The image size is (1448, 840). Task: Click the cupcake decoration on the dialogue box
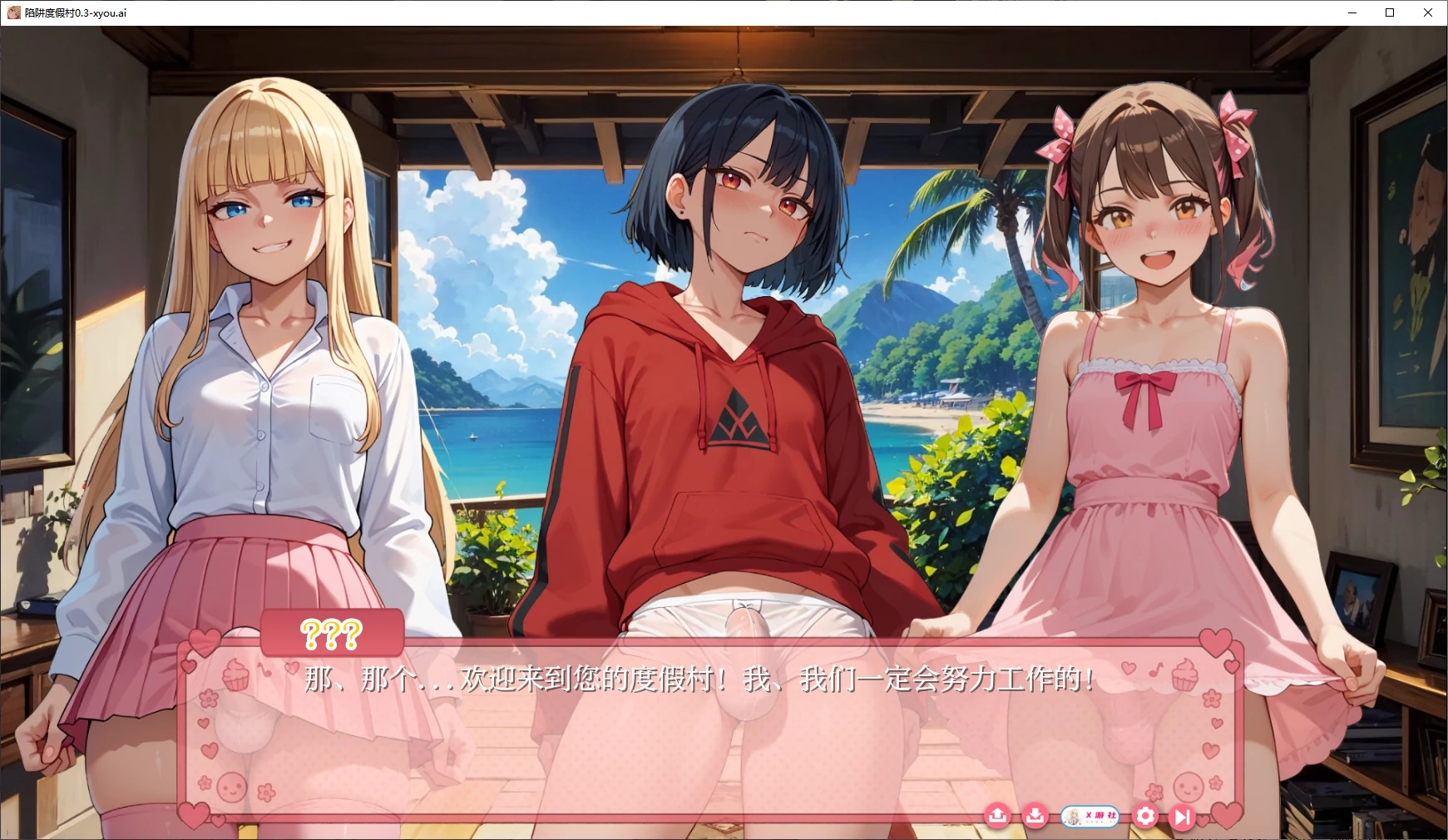(x=235, y=674)
